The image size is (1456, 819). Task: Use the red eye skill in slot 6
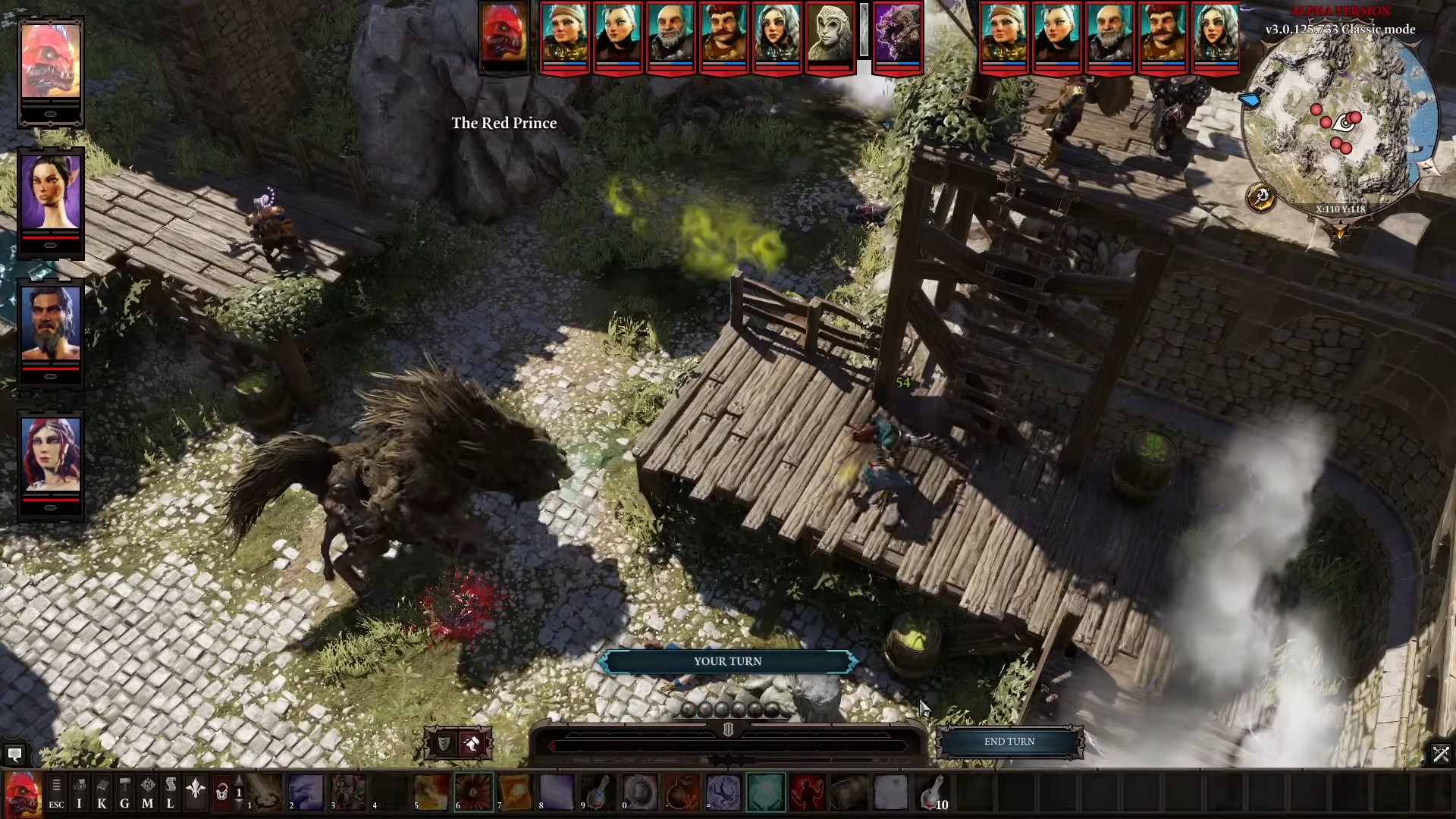point(473,792)
